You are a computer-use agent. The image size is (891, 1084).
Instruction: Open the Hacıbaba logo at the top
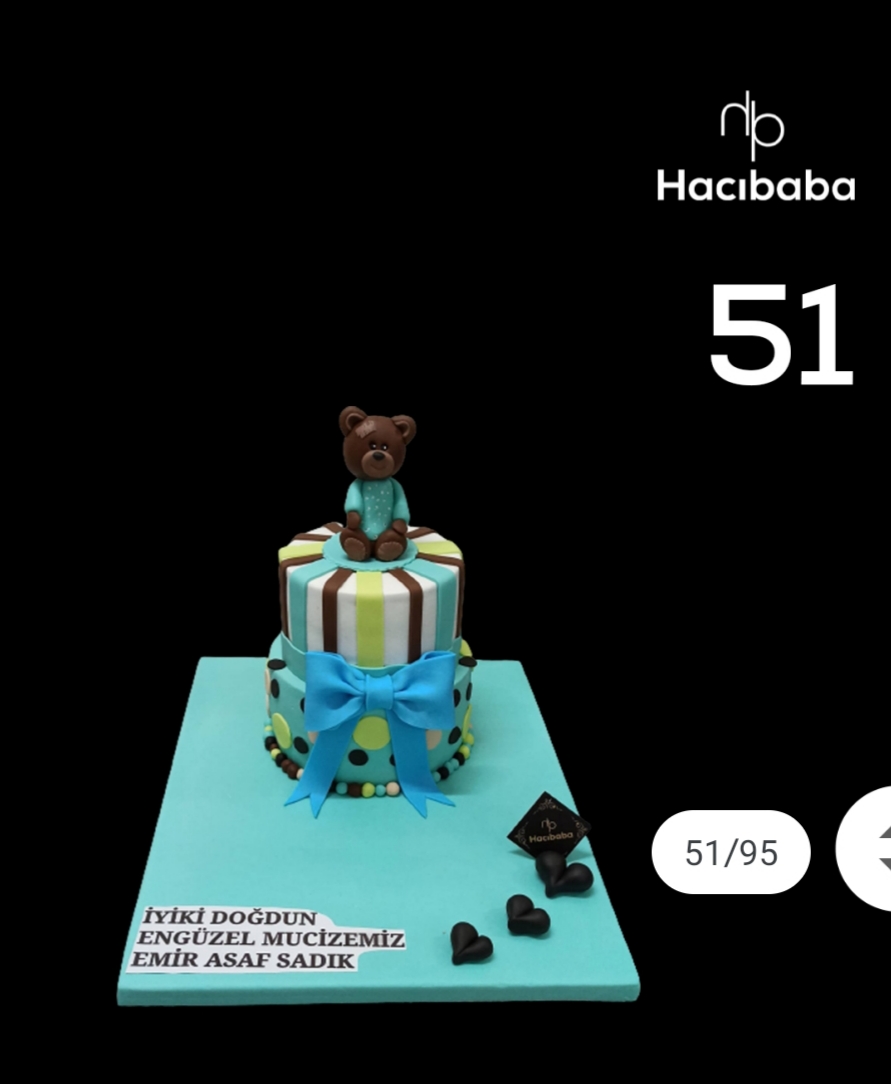click(755, 148)
